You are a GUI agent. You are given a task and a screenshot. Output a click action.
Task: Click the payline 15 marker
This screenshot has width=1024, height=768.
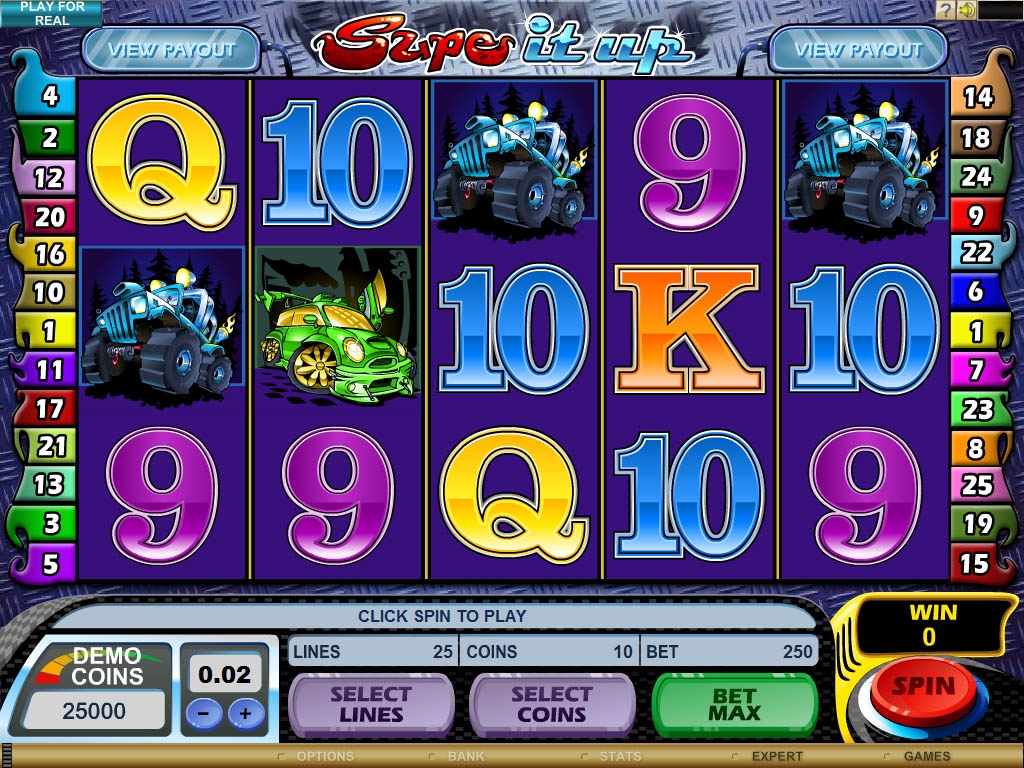975,563
